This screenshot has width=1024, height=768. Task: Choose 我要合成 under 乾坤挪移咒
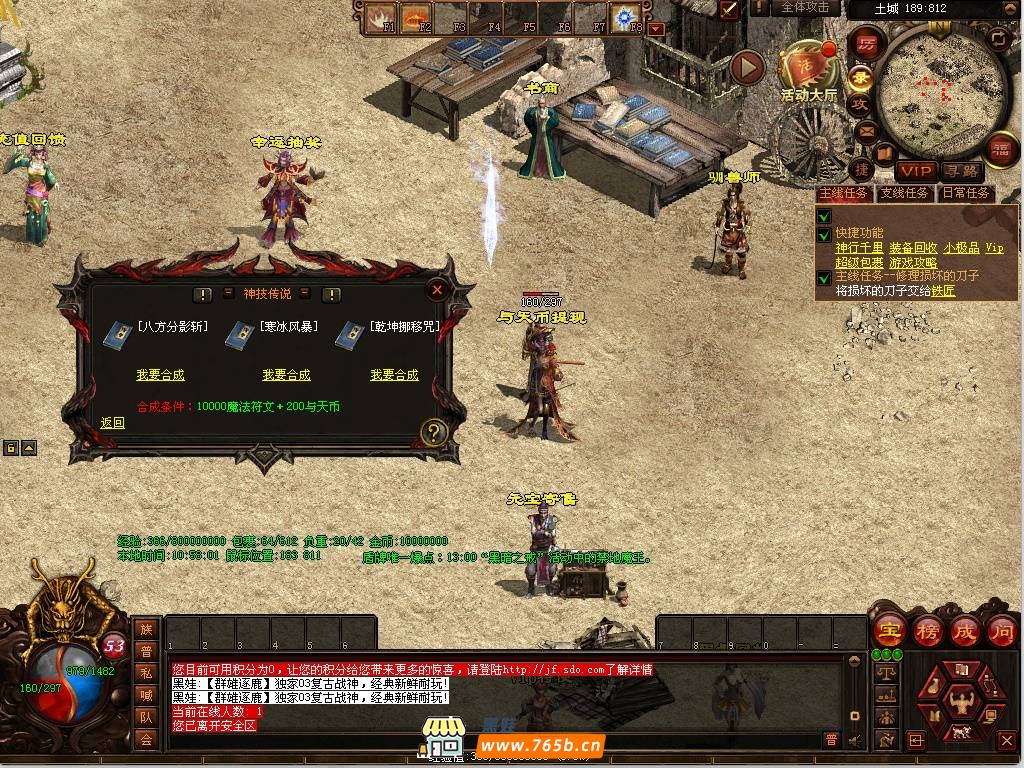394,375
